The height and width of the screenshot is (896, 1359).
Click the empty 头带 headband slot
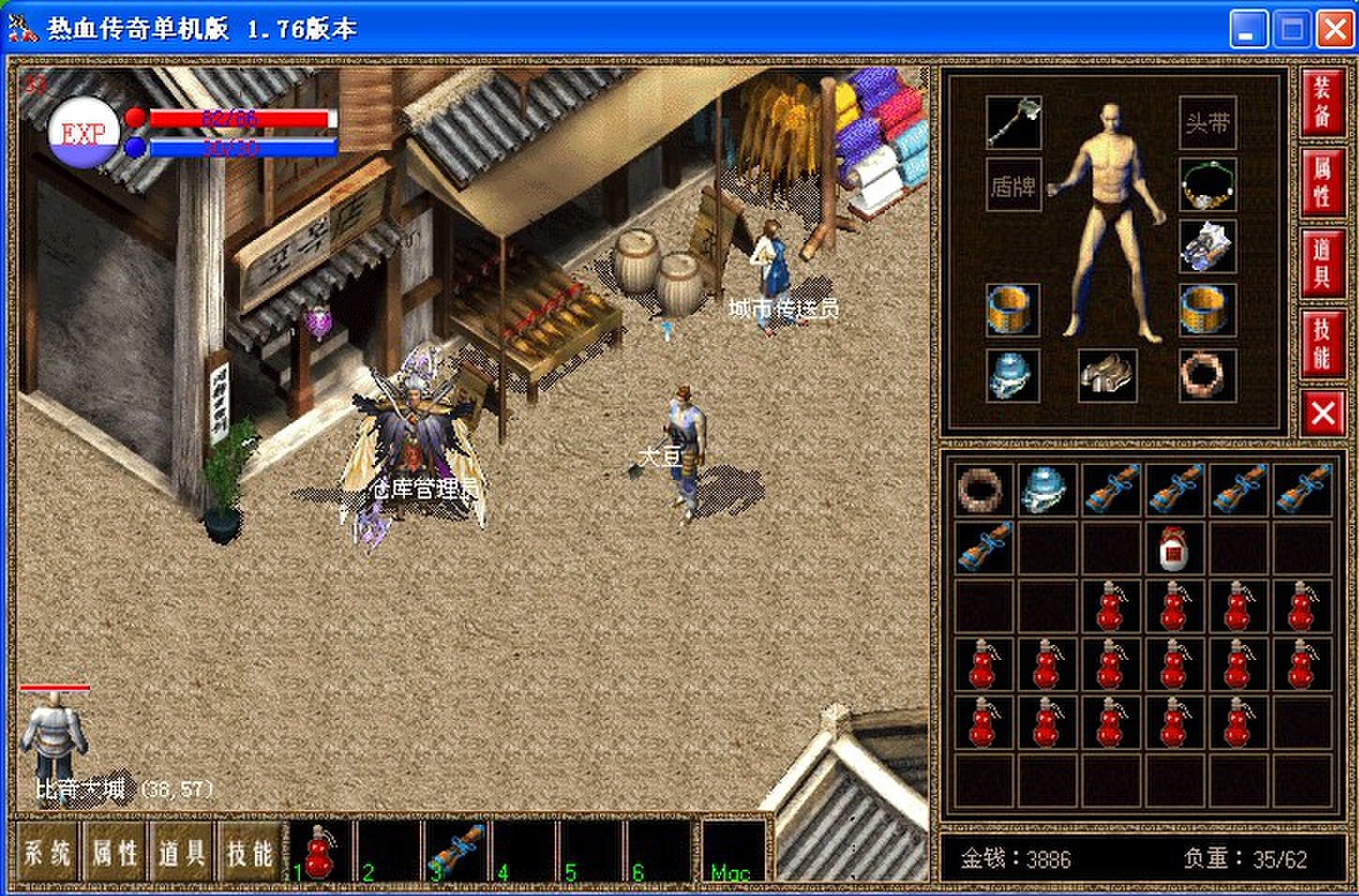pyautogui.click(x=1207, y=123)
